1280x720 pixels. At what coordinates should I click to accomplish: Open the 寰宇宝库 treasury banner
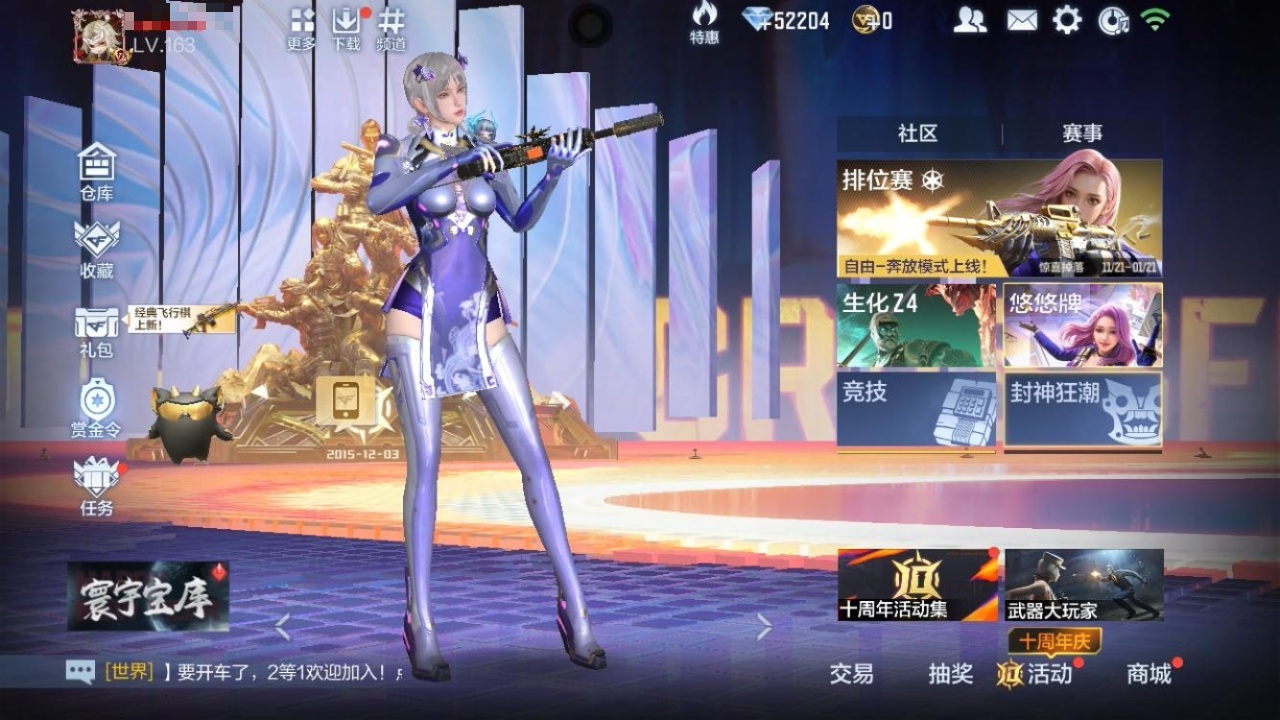148,596
